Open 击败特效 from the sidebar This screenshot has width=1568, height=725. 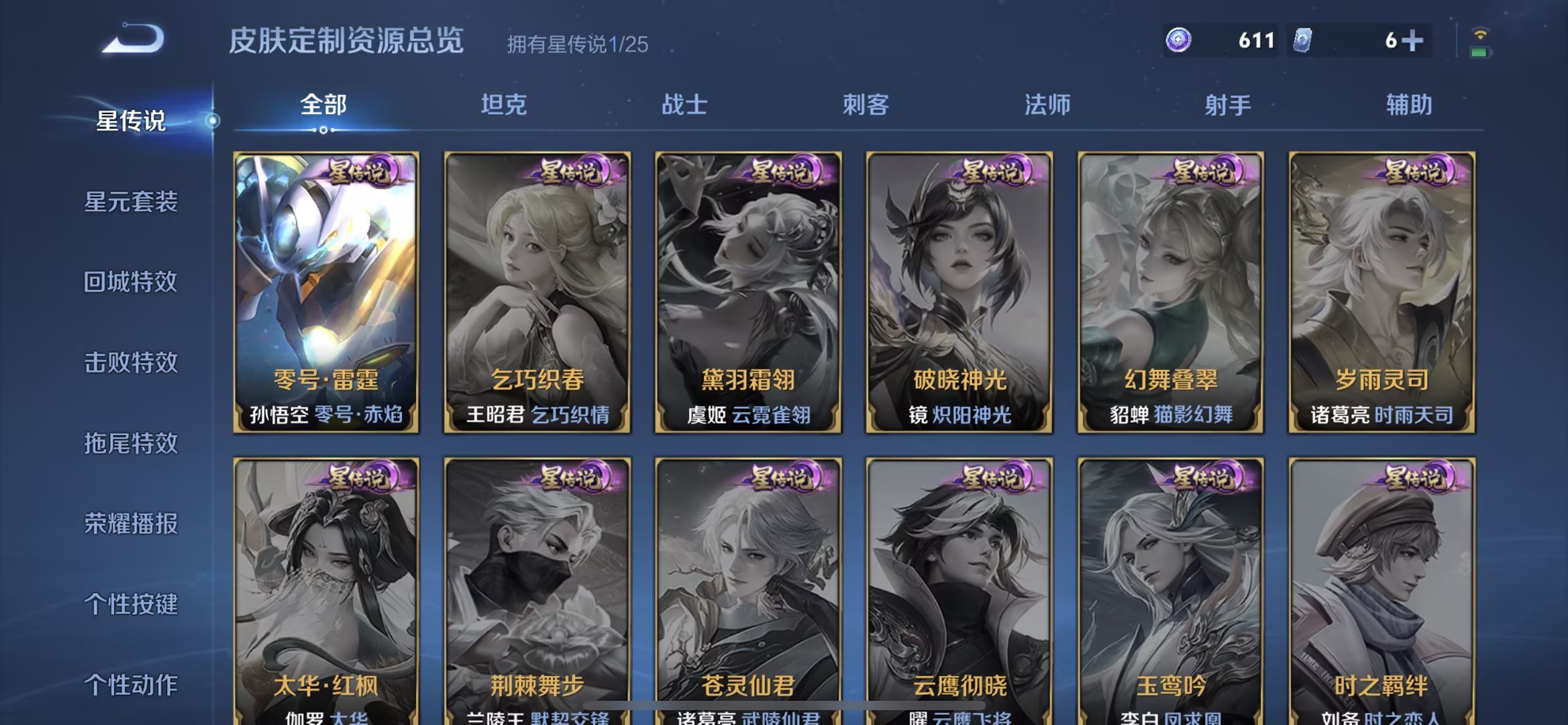132,363
